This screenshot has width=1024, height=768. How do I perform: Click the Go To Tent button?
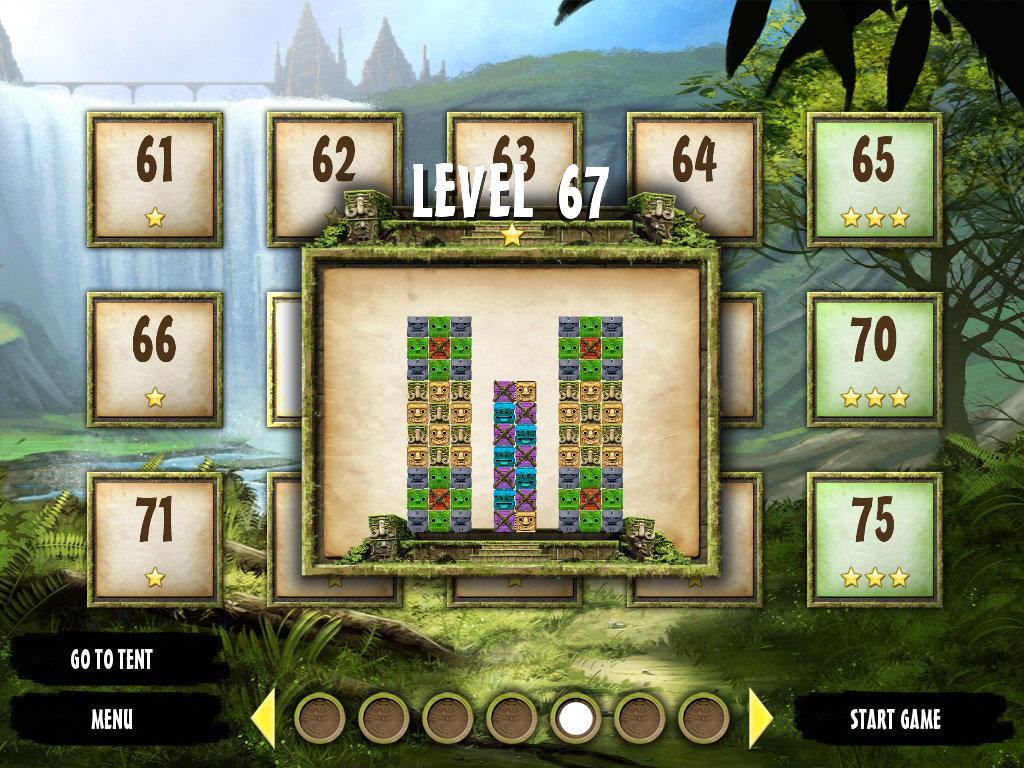coord(111,660)
